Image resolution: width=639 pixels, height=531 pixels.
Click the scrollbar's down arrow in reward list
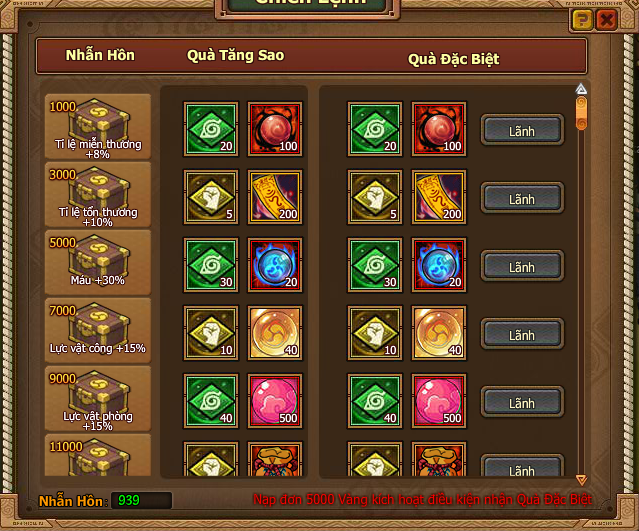581,480
